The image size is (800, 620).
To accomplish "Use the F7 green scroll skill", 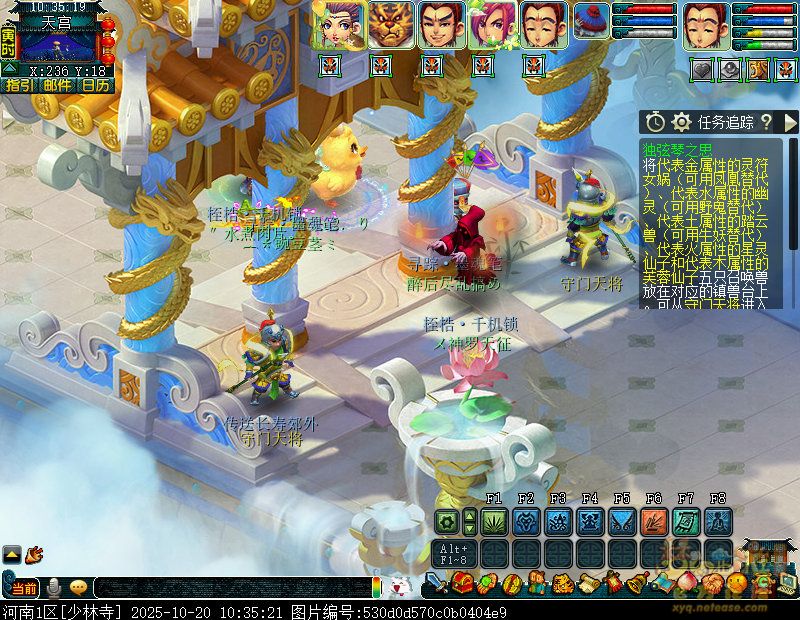I will 685,521.
